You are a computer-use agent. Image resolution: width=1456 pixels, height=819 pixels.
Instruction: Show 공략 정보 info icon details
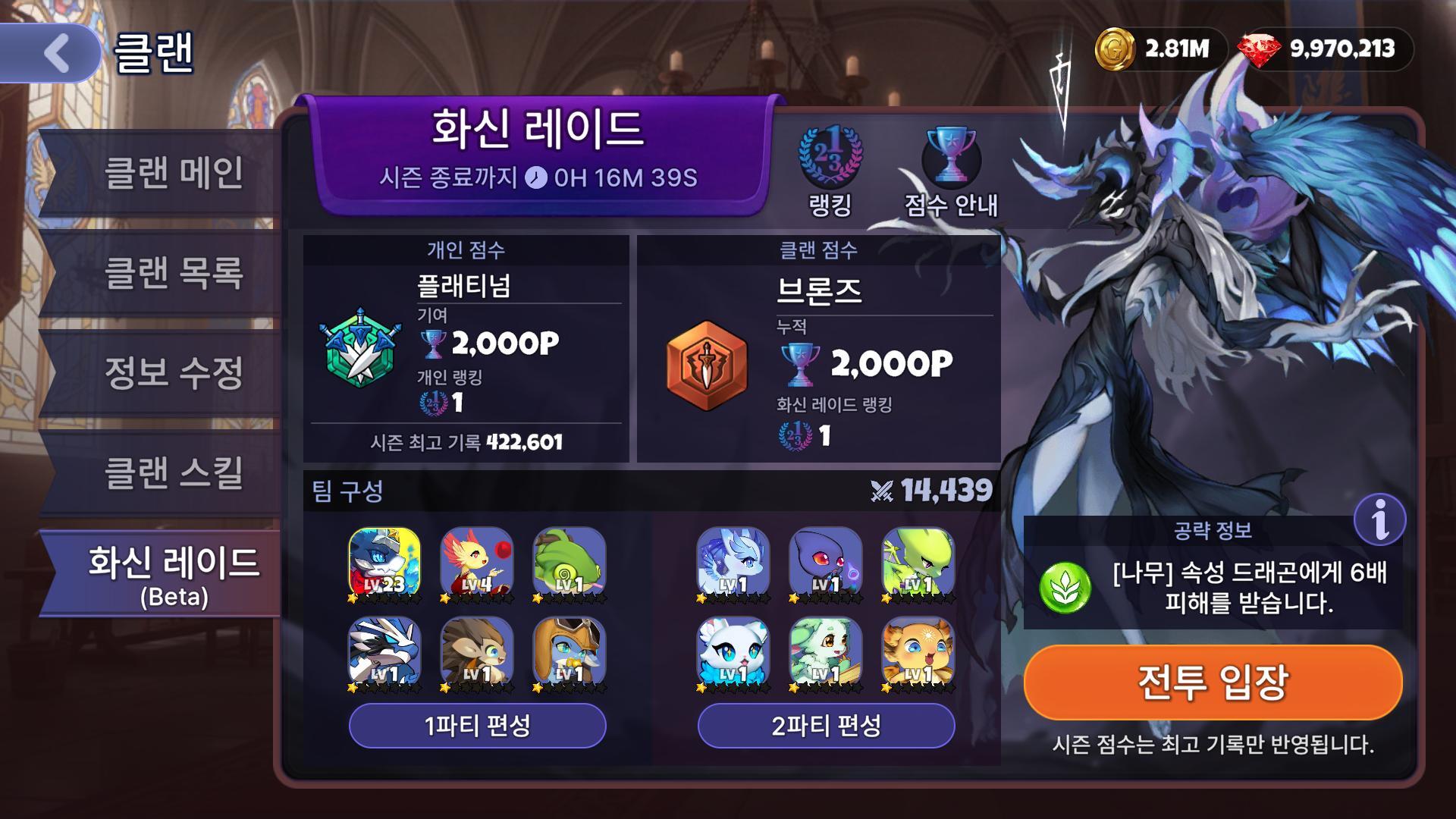click(x=1379, y=519)
